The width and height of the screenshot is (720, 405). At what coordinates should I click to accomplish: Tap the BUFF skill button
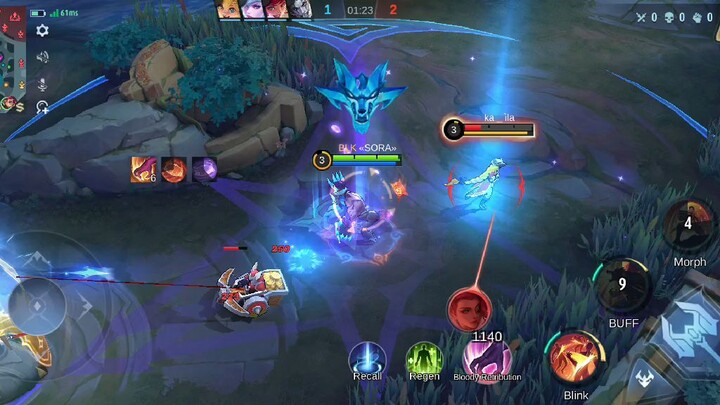point(621,287)
